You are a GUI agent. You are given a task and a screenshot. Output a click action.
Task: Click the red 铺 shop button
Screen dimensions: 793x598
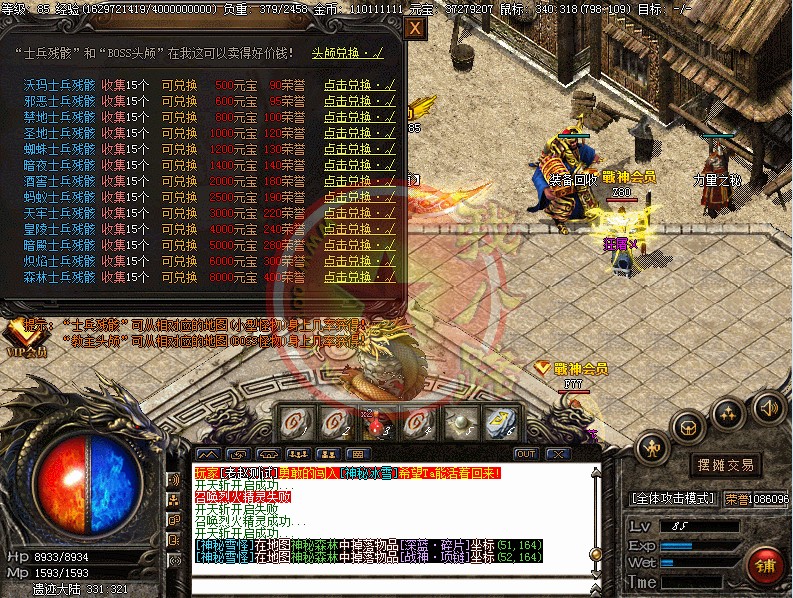click(x=766, y=564)
